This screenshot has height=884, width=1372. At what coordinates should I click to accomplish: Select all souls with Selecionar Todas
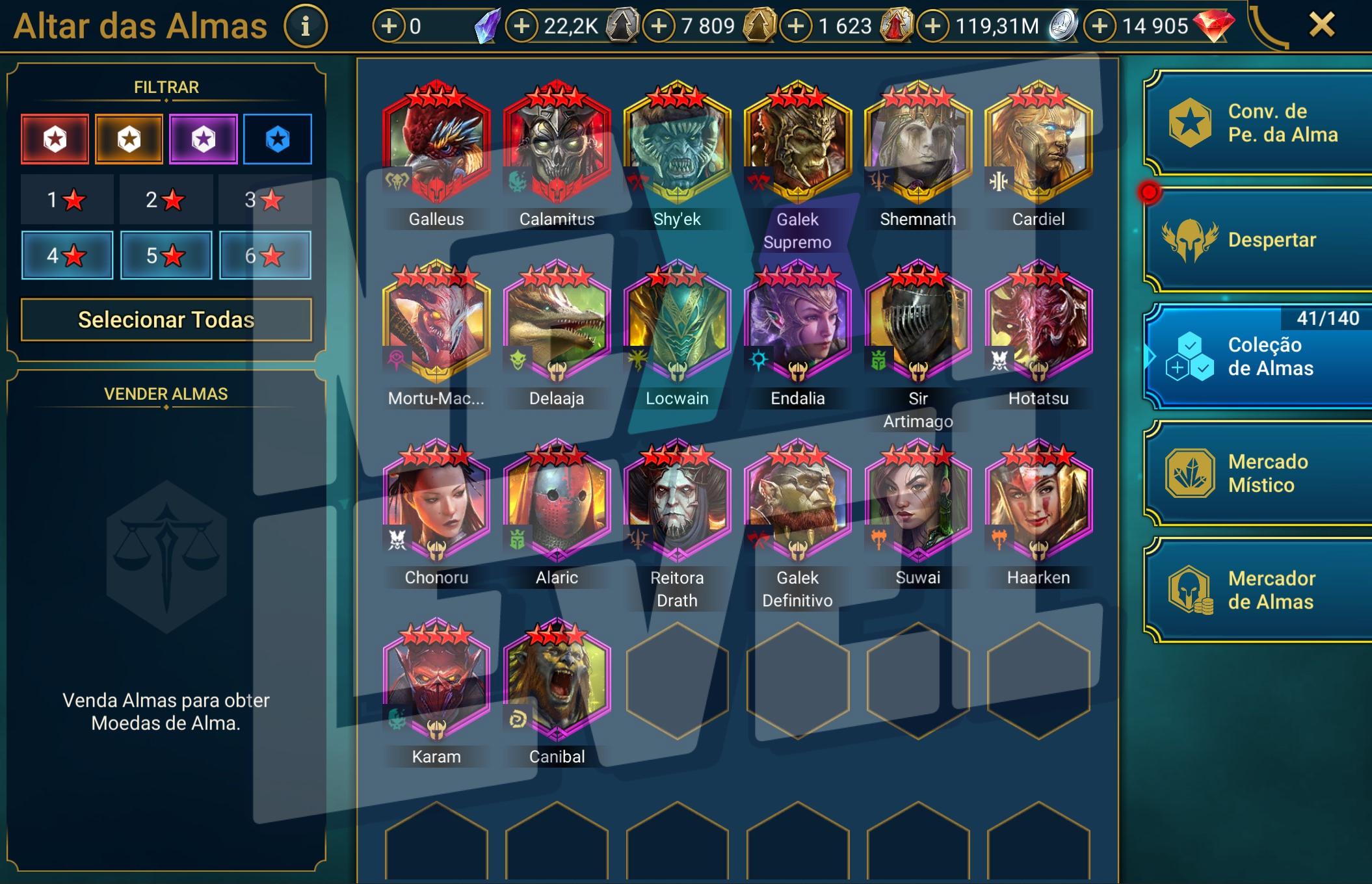coord(166,319)
